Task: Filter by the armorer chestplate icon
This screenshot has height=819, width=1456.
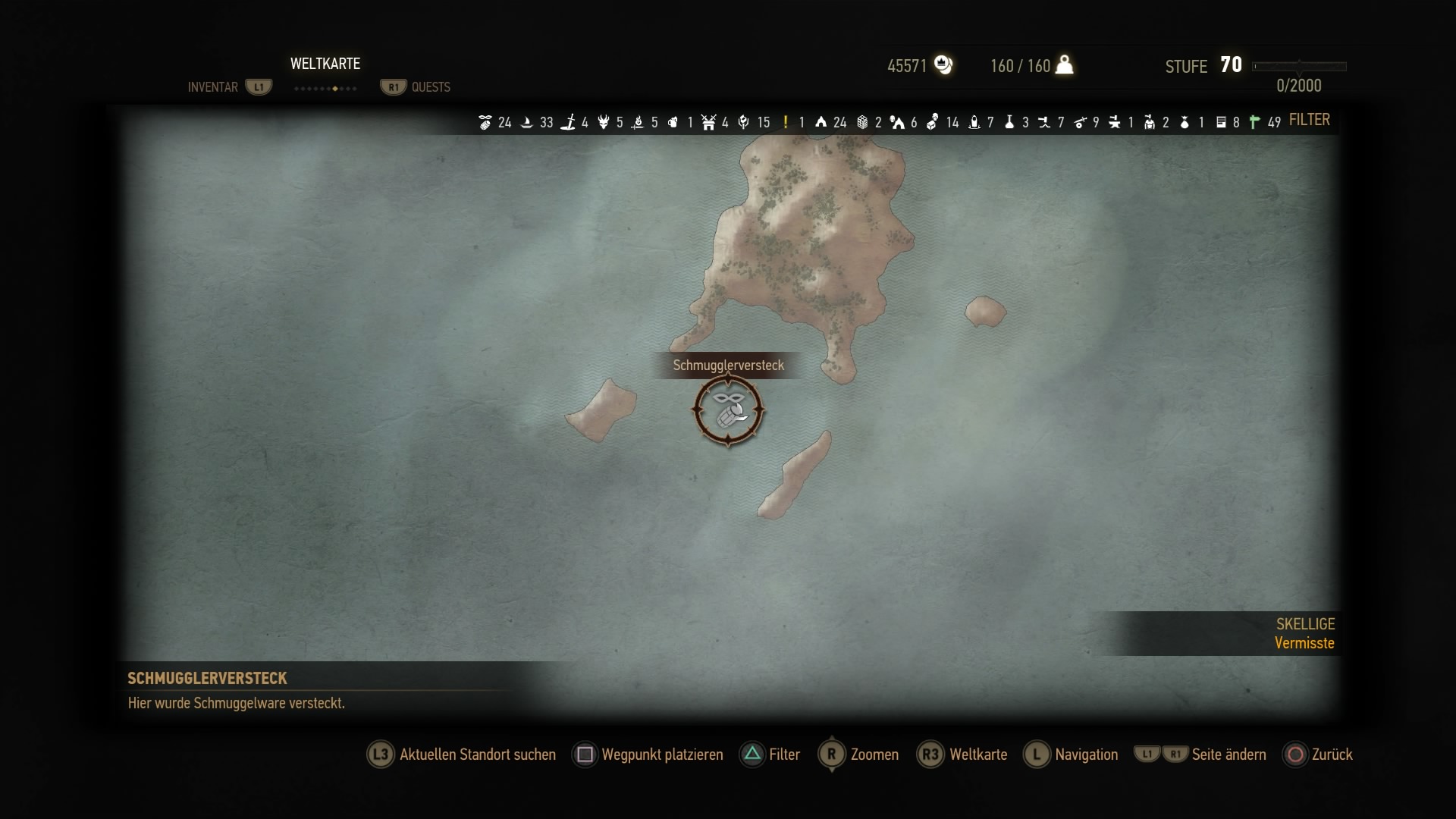Action: click(x=1150, y=122)
